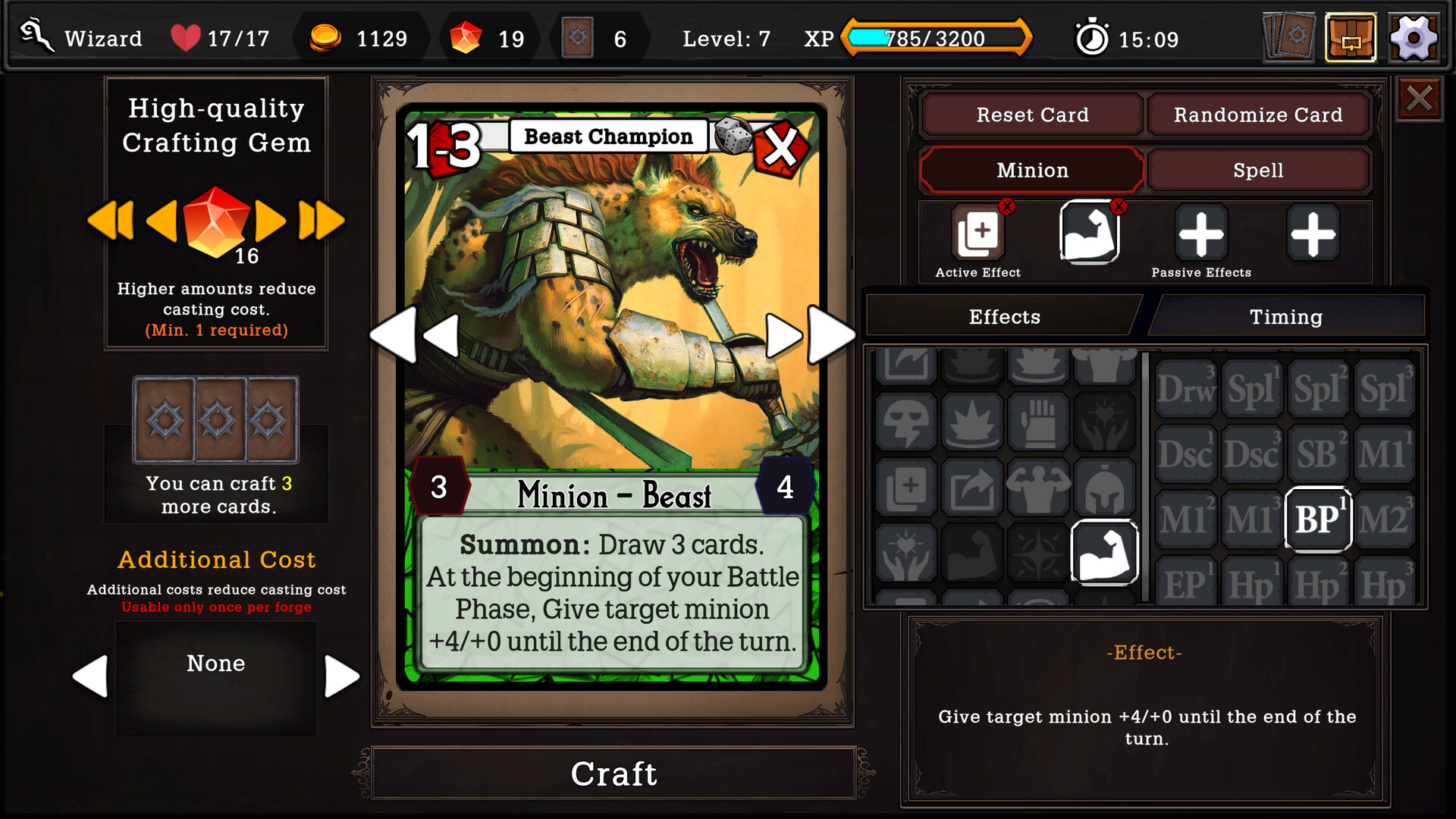Open the inventory chest icon in top bar
Screen dimensions: 1456x819
point(1351,36)
